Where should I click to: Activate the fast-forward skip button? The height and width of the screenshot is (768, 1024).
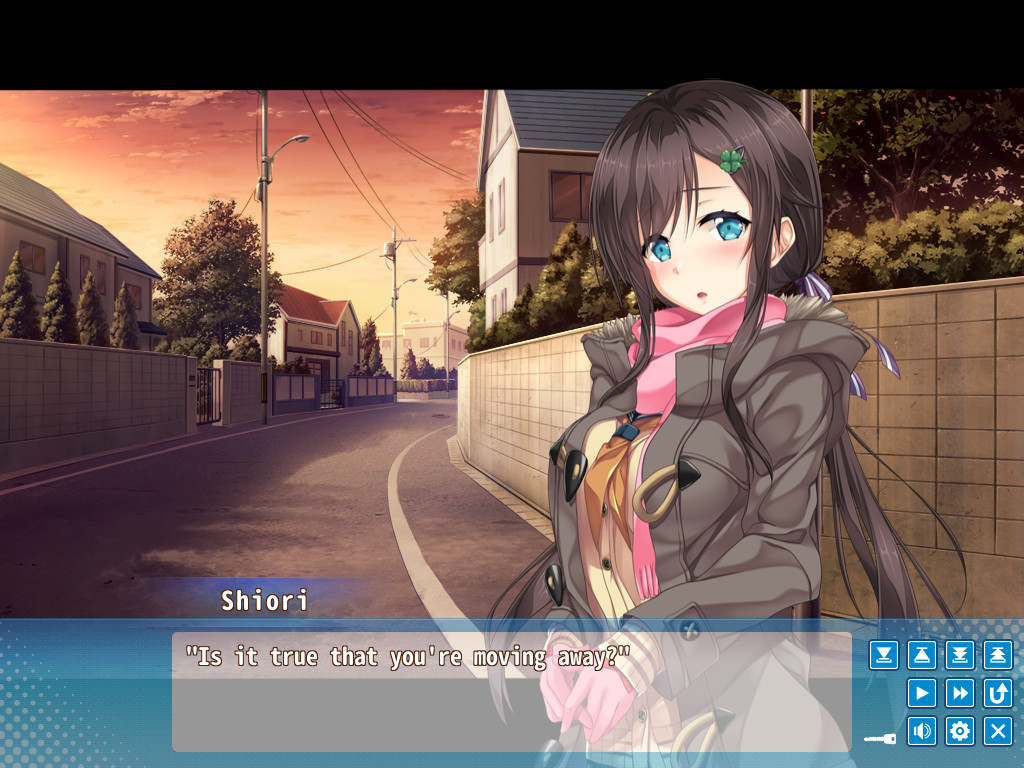tap(960, 693)
